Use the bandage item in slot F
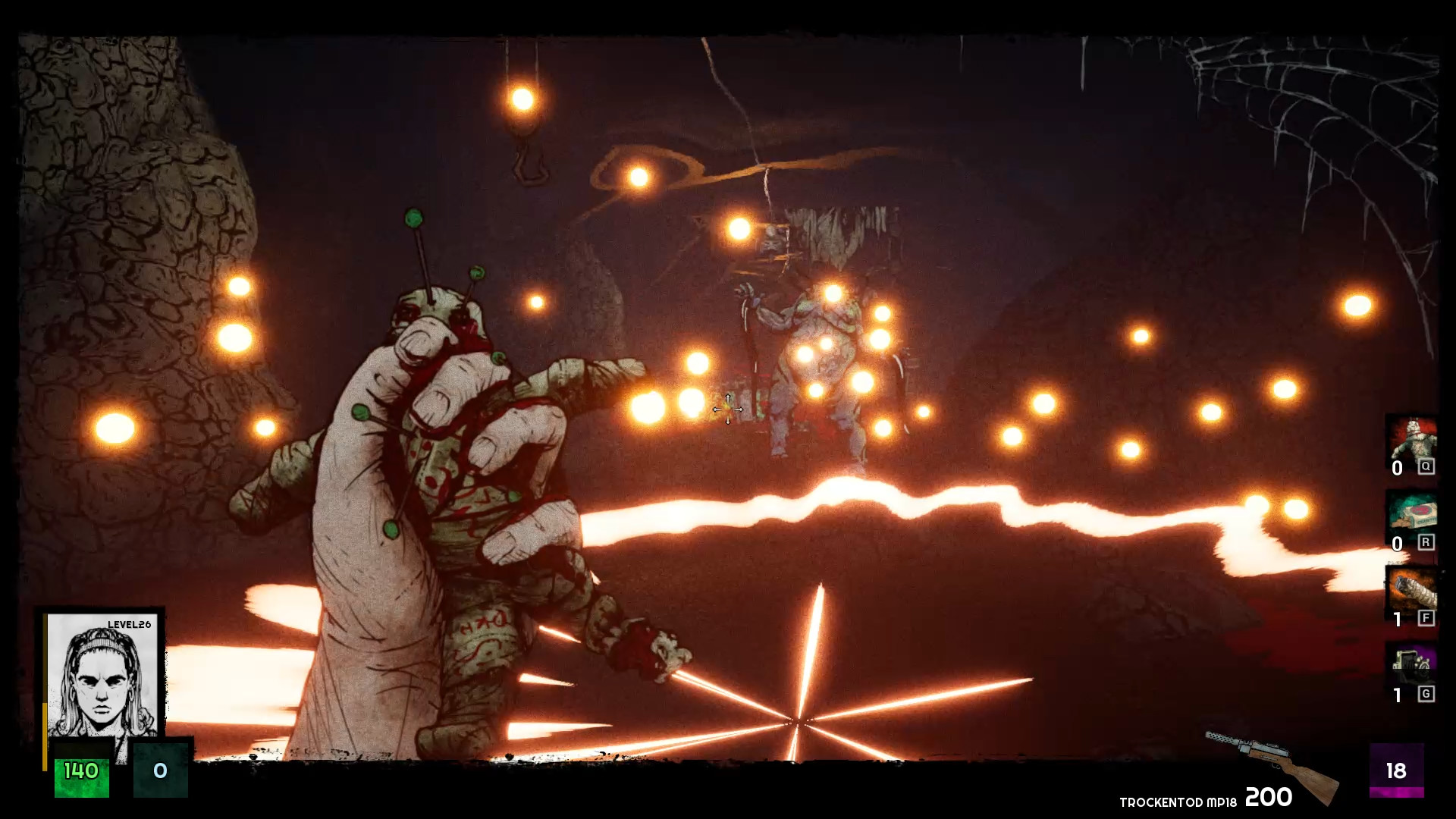Viewport: 1456px width, 819px height. (x=1412, y=591)
